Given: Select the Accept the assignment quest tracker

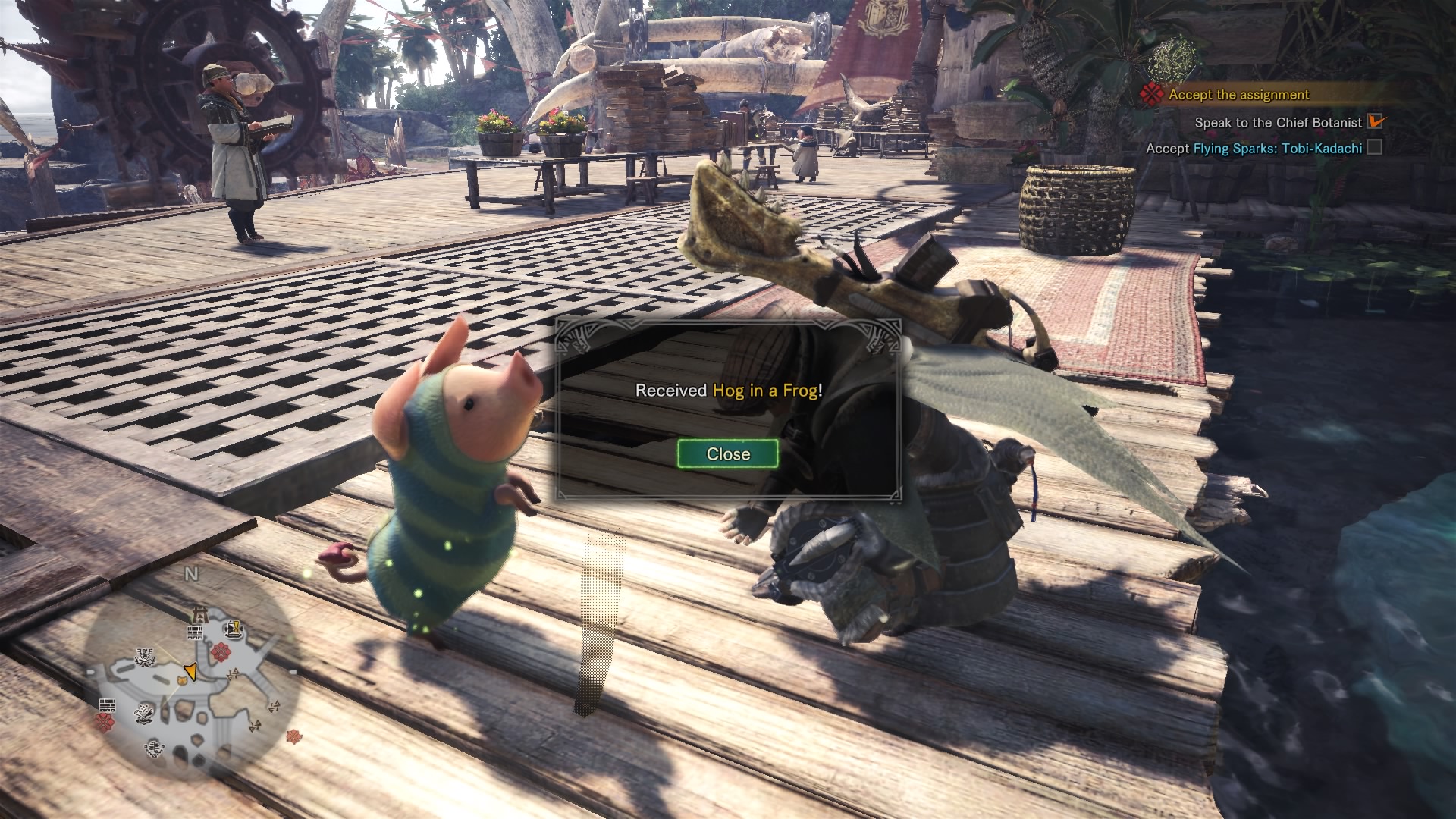Looking at the screenshot, I should [1238, 95].
